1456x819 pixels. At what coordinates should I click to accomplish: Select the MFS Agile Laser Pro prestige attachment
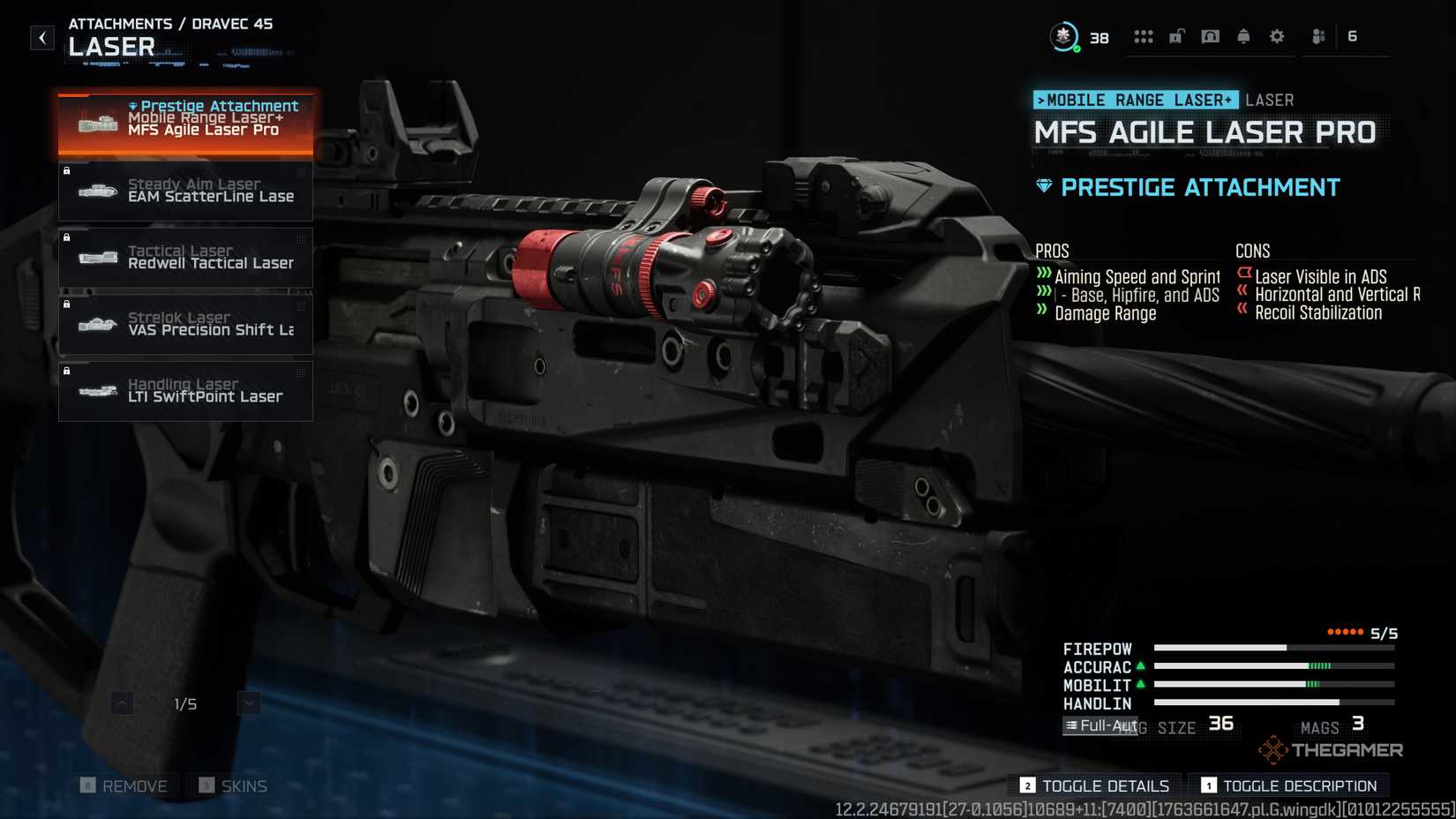click(185, 124)
